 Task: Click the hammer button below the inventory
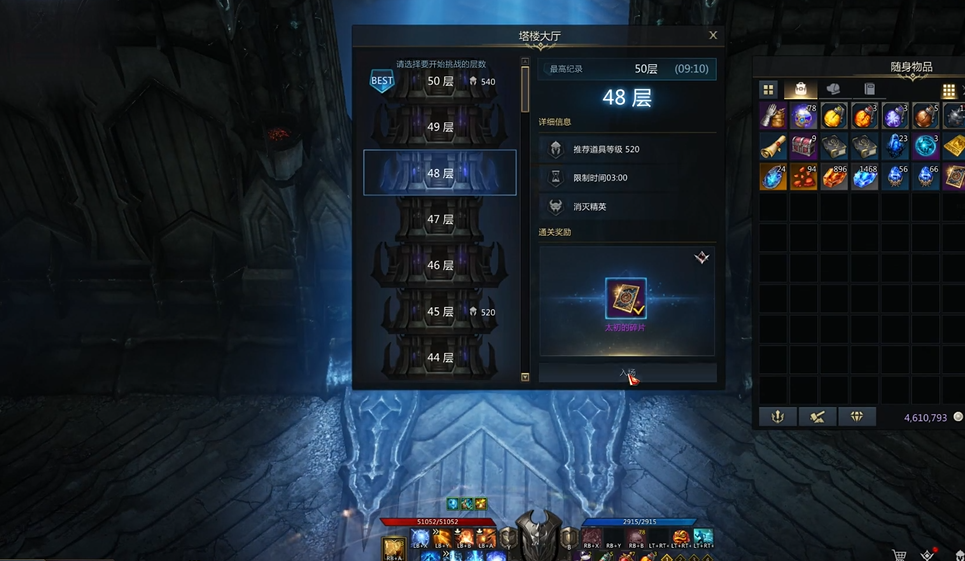click(x=817, y=417)
